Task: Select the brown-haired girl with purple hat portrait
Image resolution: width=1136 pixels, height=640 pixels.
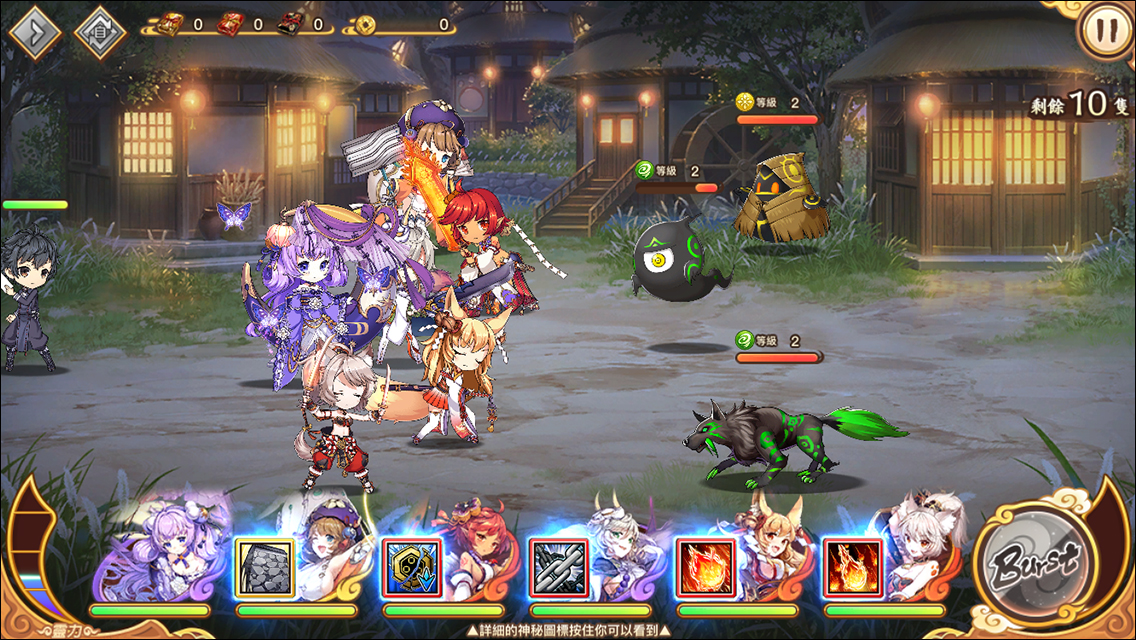Action: pos(329,550)
